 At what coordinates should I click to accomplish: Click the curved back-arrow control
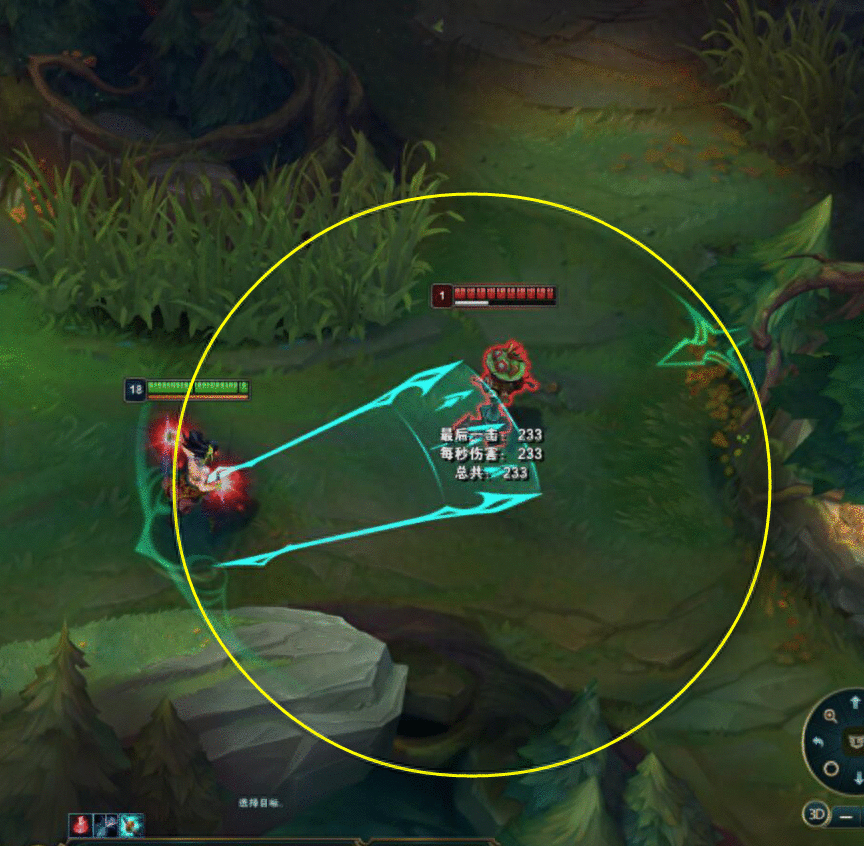(x=817, y=741)
